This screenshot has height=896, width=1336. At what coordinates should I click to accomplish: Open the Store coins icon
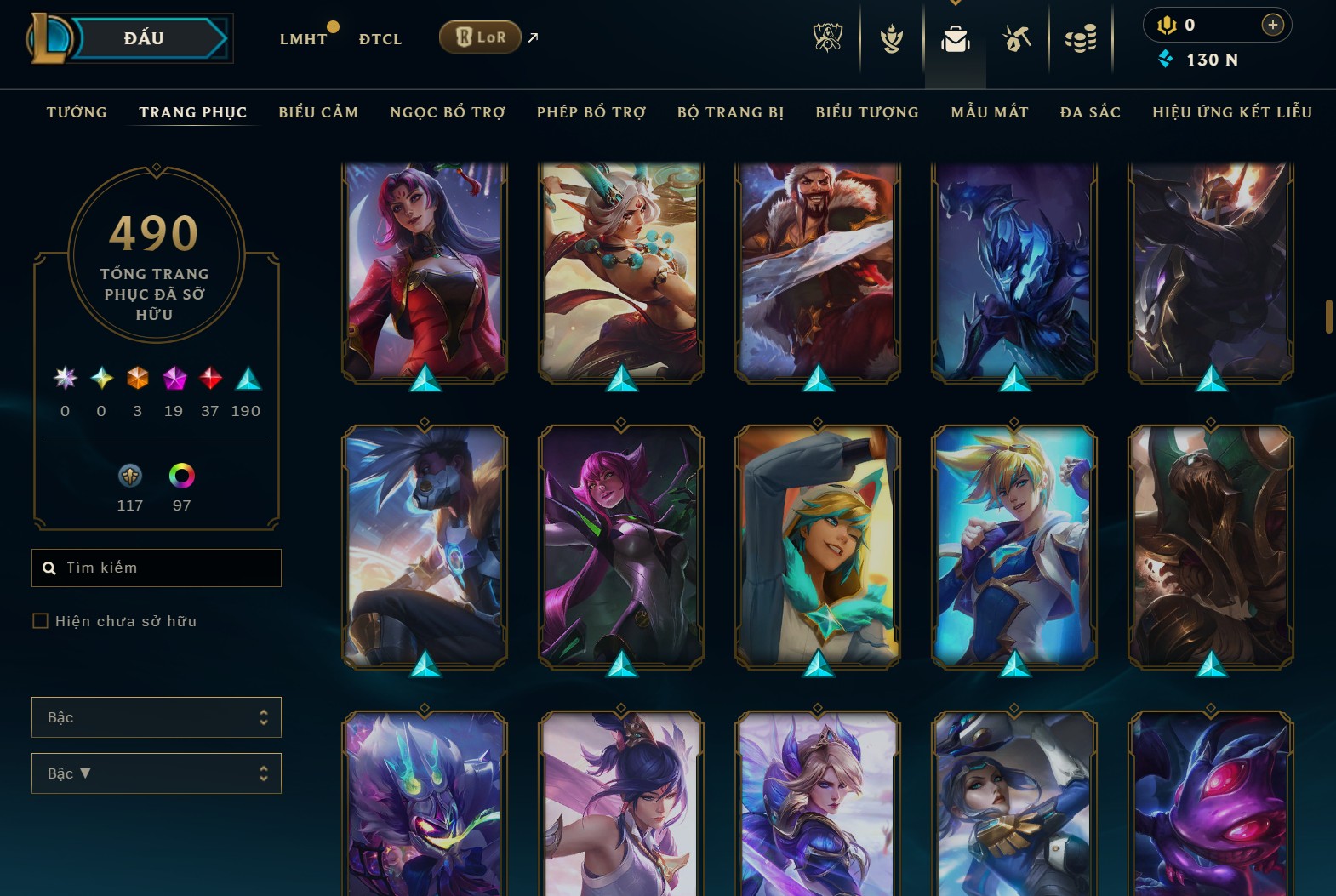[x=1081, y=37]
